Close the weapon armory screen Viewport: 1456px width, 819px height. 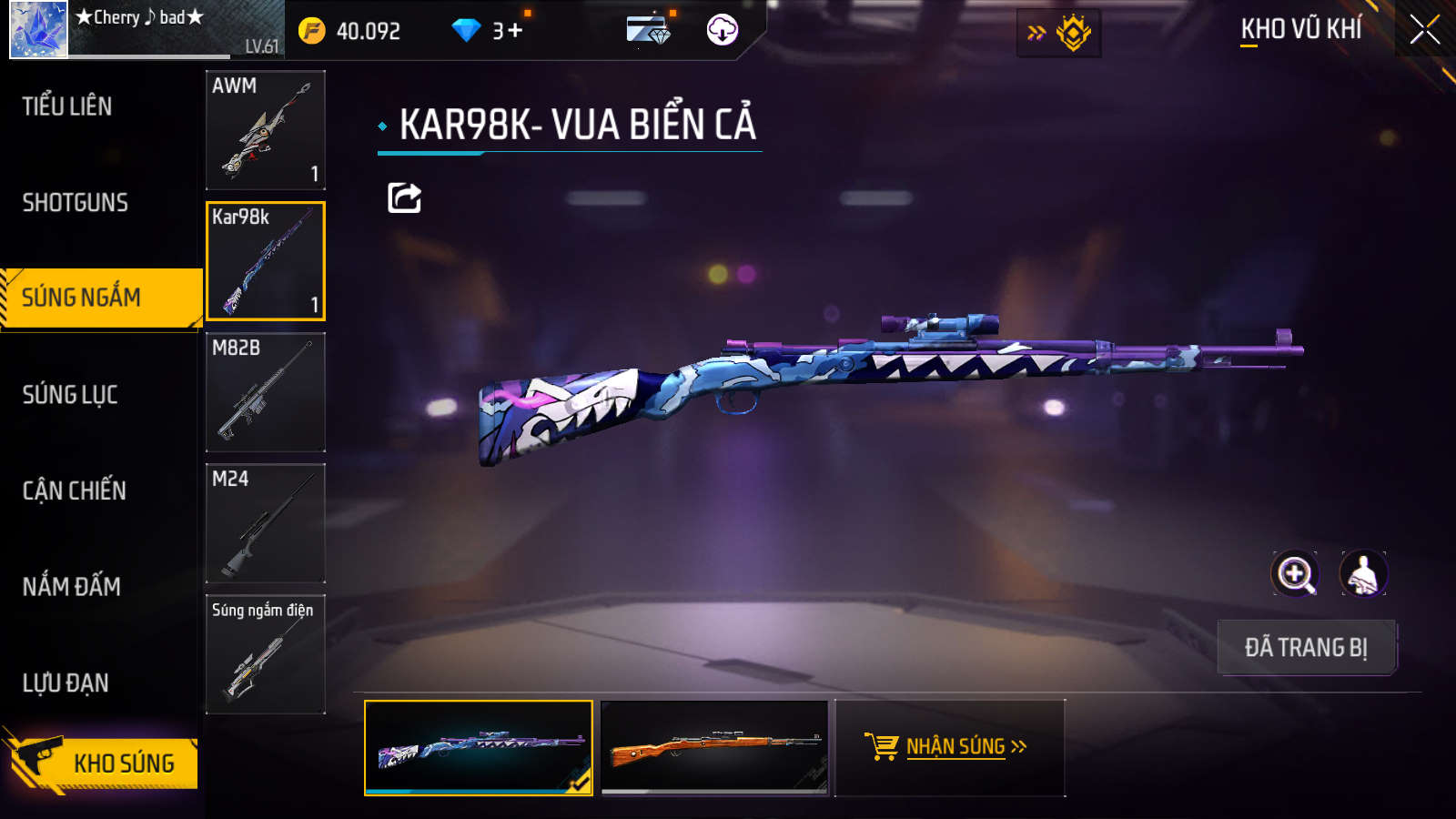[1424, 30]
